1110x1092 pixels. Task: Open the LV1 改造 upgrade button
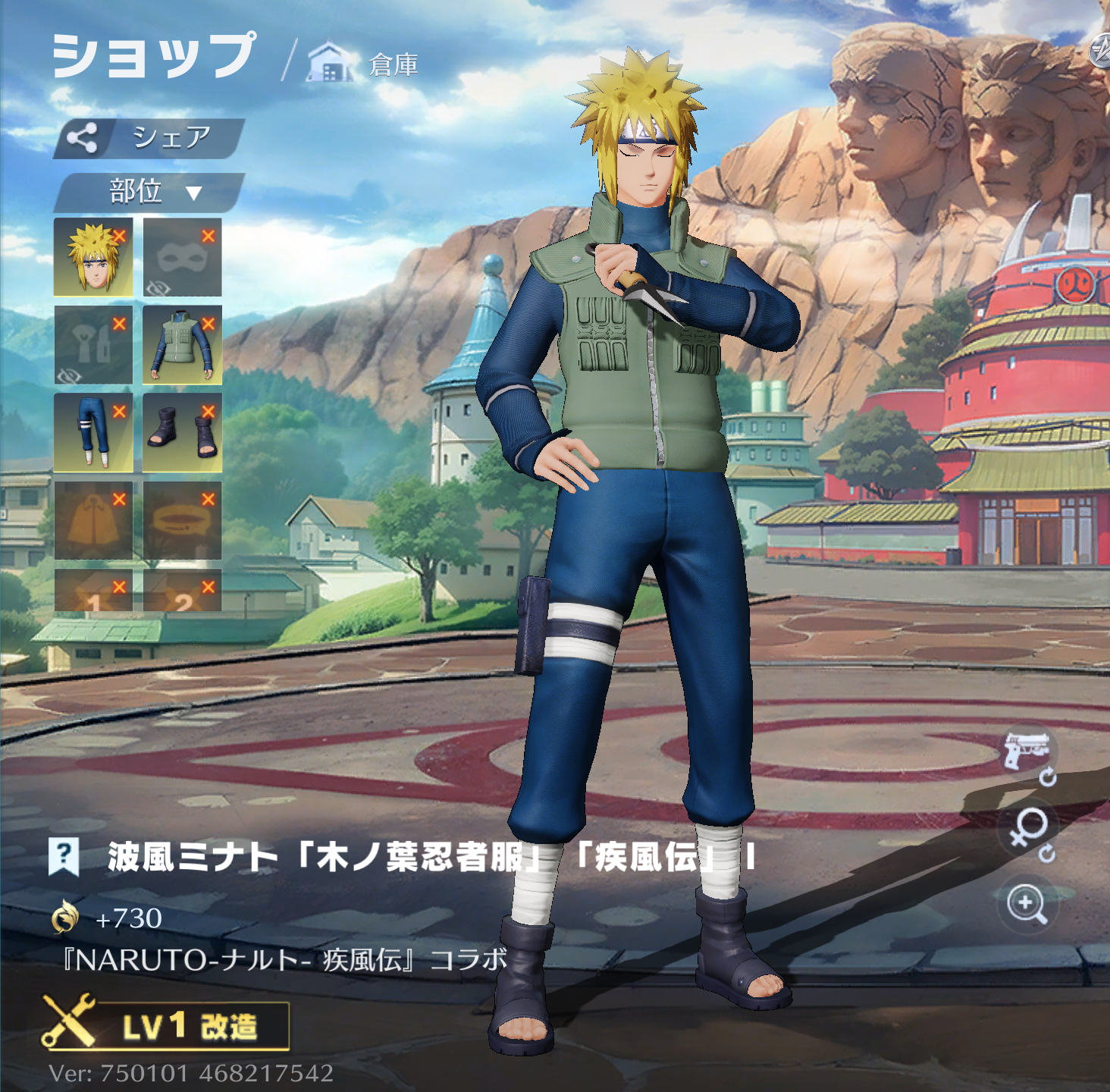pos(167,1026)
